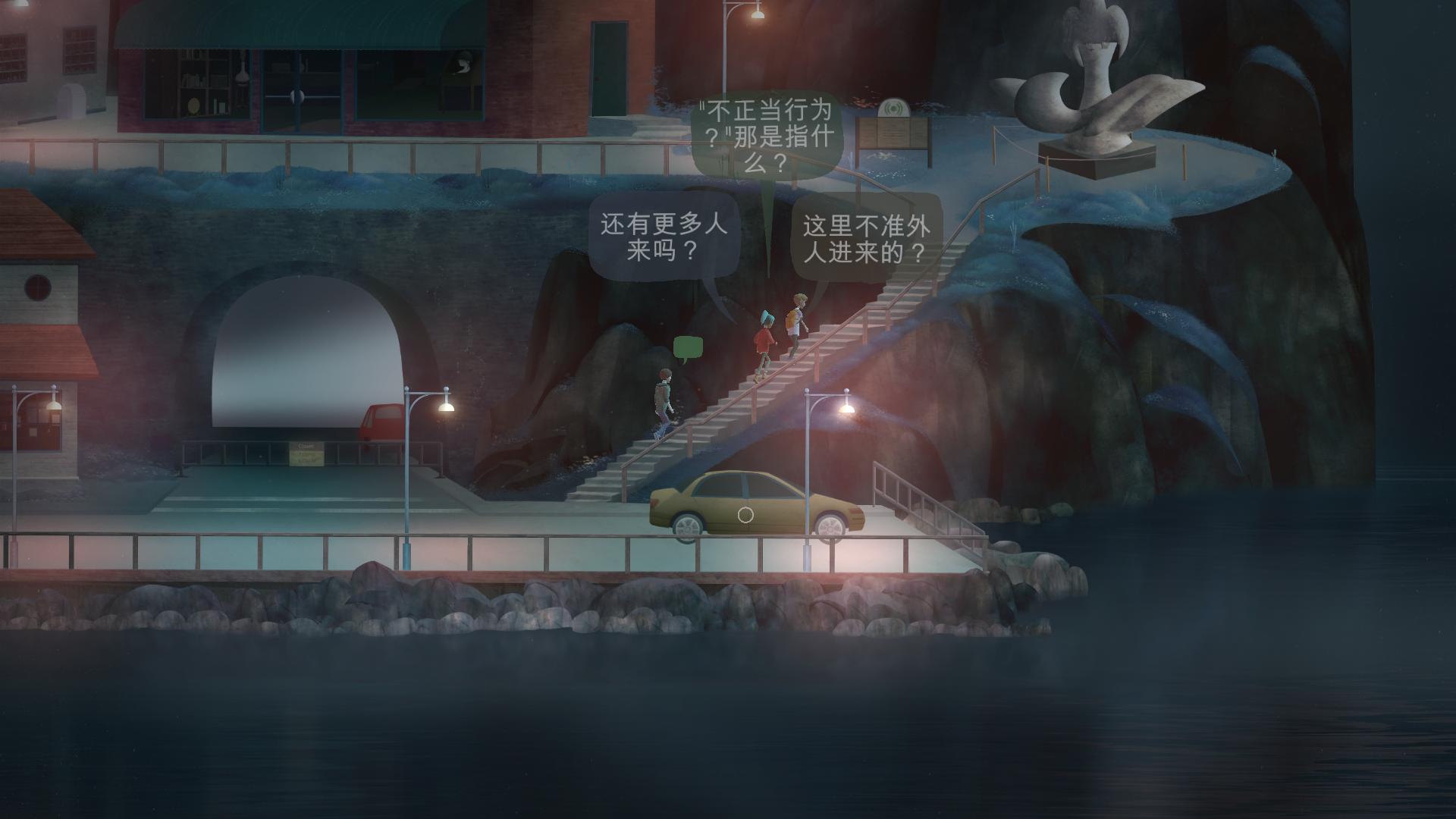Image resolution: width=1456 pixels, height=819 pixels.
Task: Click the mailbox beside the store entrance
Action: [x=72, y=99]
